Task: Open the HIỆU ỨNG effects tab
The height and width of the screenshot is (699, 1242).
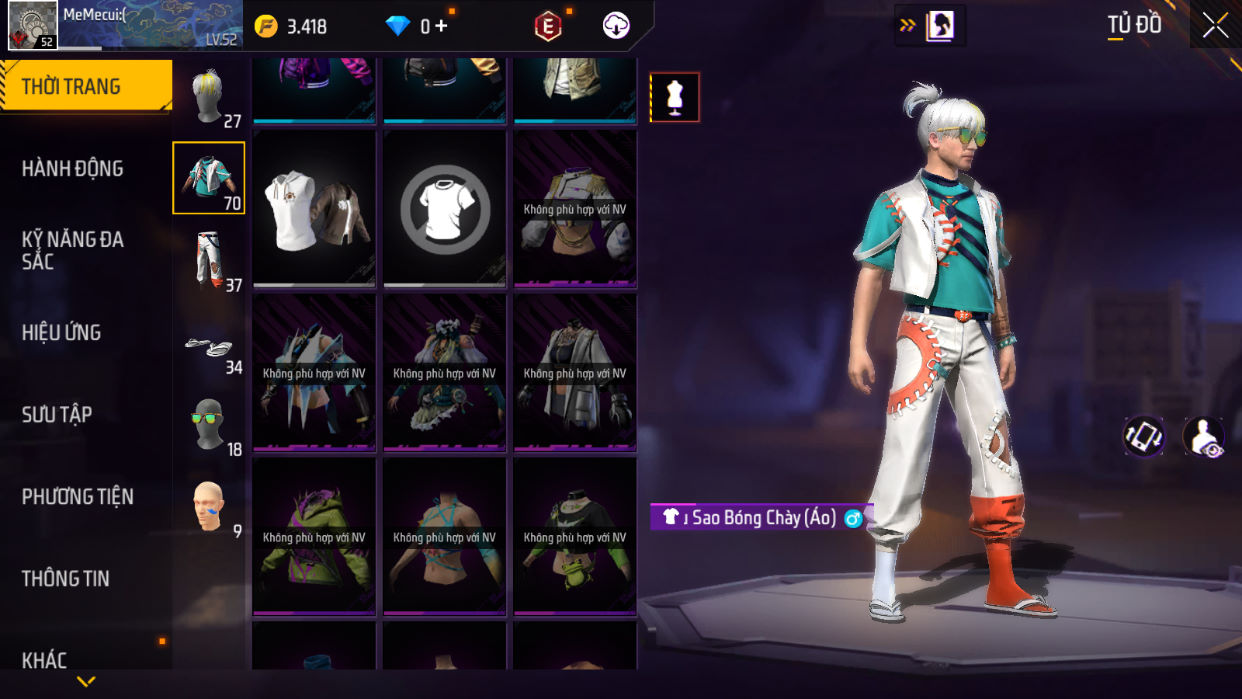Action: (x=62, y=333)
